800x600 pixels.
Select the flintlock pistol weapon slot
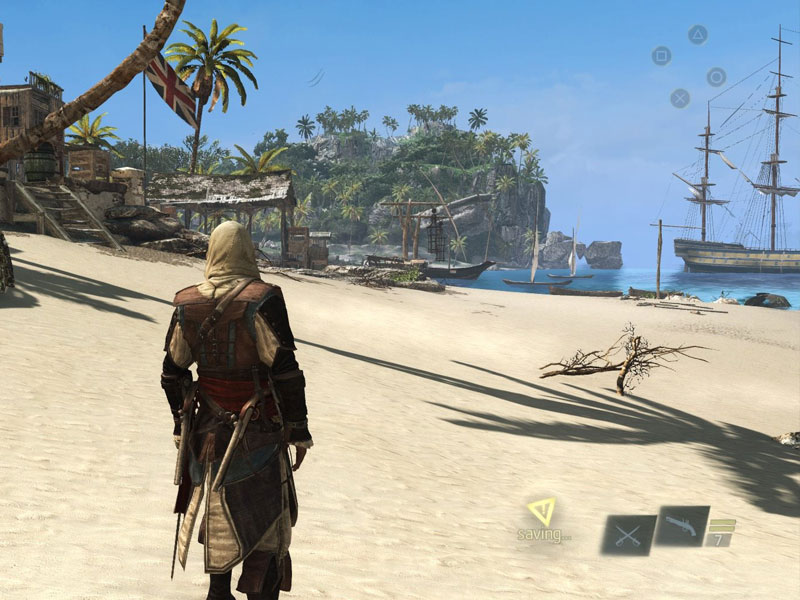pyautogui.click(x=681, y=526)
